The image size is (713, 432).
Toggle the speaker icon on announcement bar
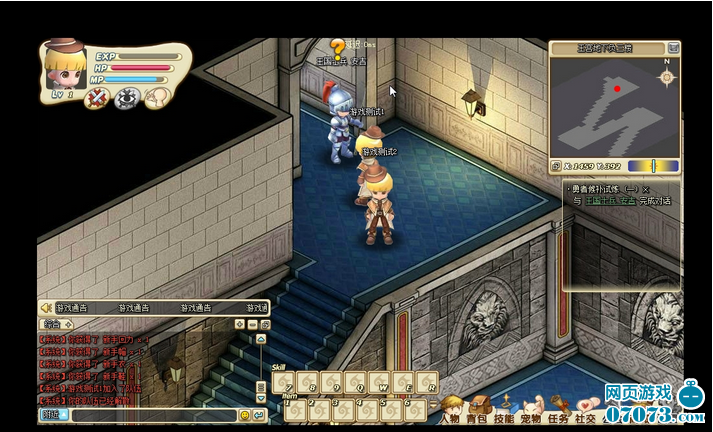click(x=44, y=308)
